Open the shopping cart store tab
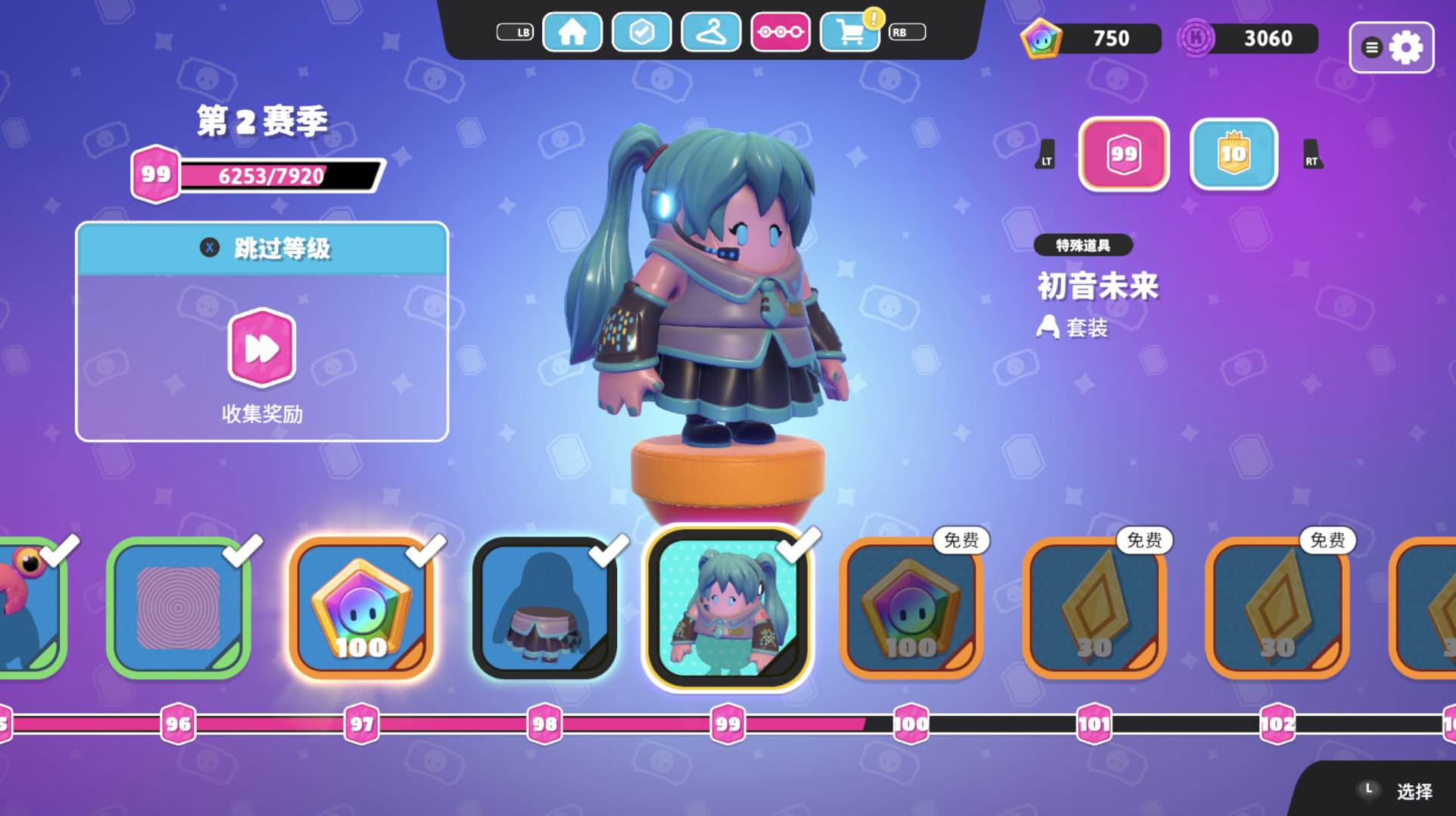Viewport: 1456px width, 816px height. tap(850, 33)
